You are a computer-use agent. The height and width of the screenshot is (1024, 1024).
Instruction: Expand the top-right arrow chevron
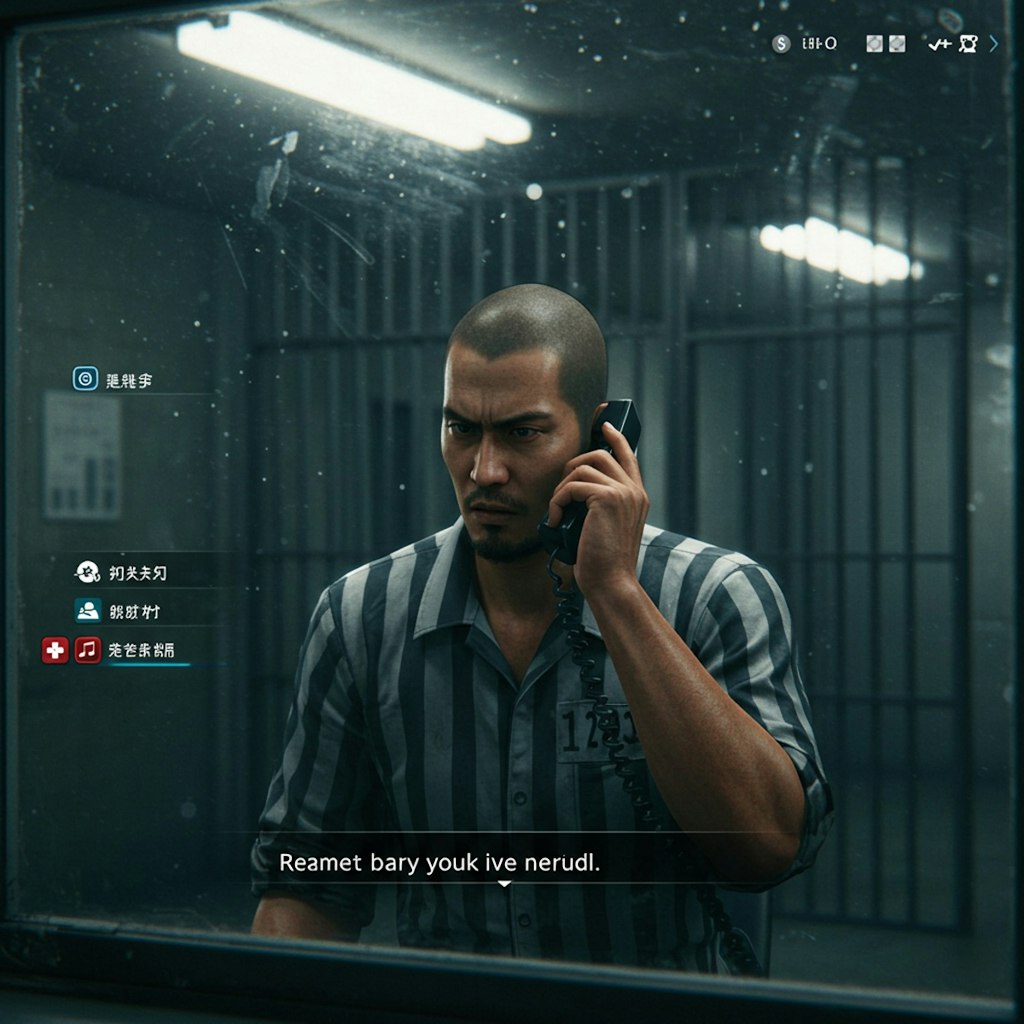pos(993,44)
